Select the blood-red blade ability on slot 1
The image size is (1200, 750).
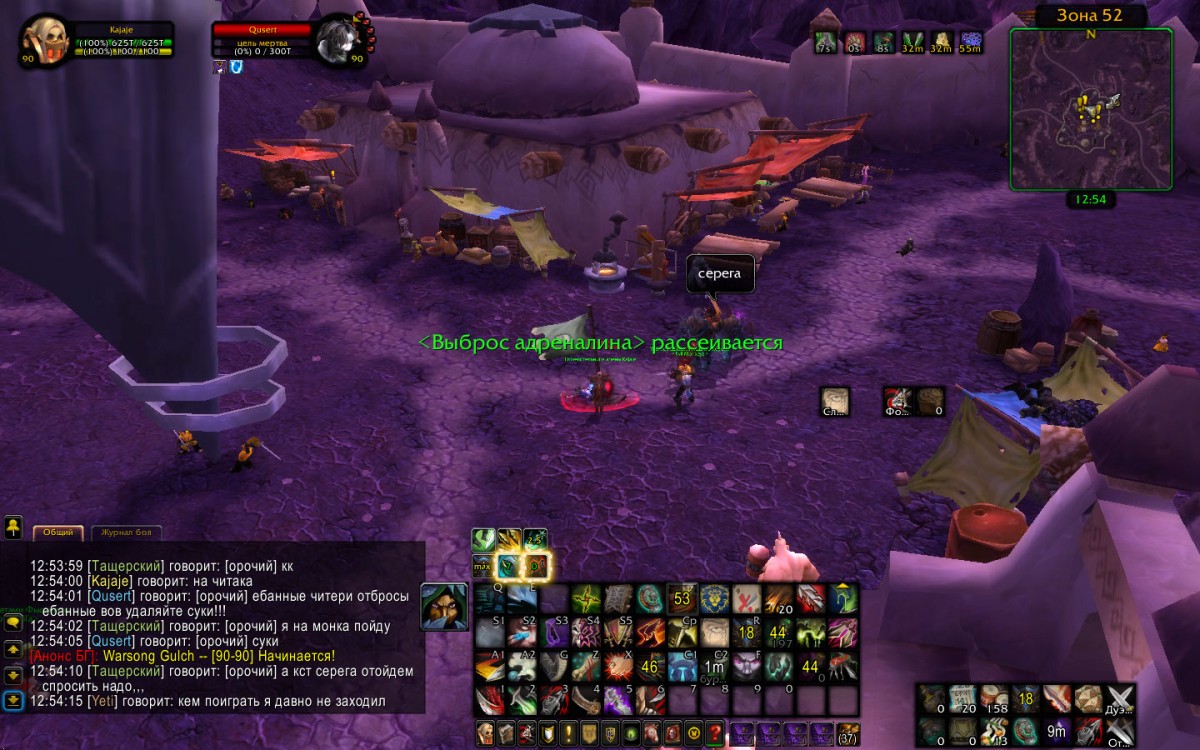coord(489,700)
